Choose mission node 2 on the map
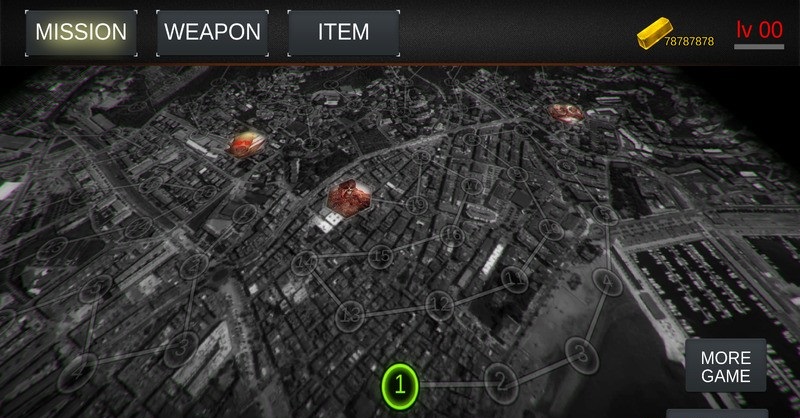 click(x=501, y=379)
